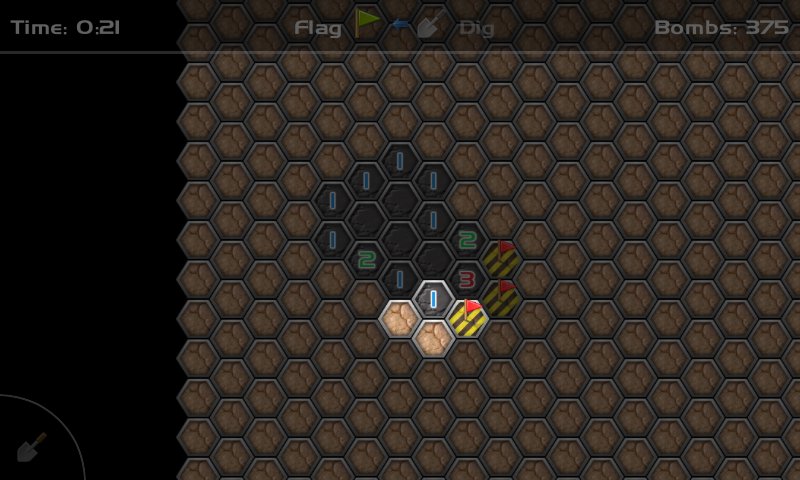Select the green flag mode icon
Viewport: 800px width, 480px height.
tap(367, 22)
